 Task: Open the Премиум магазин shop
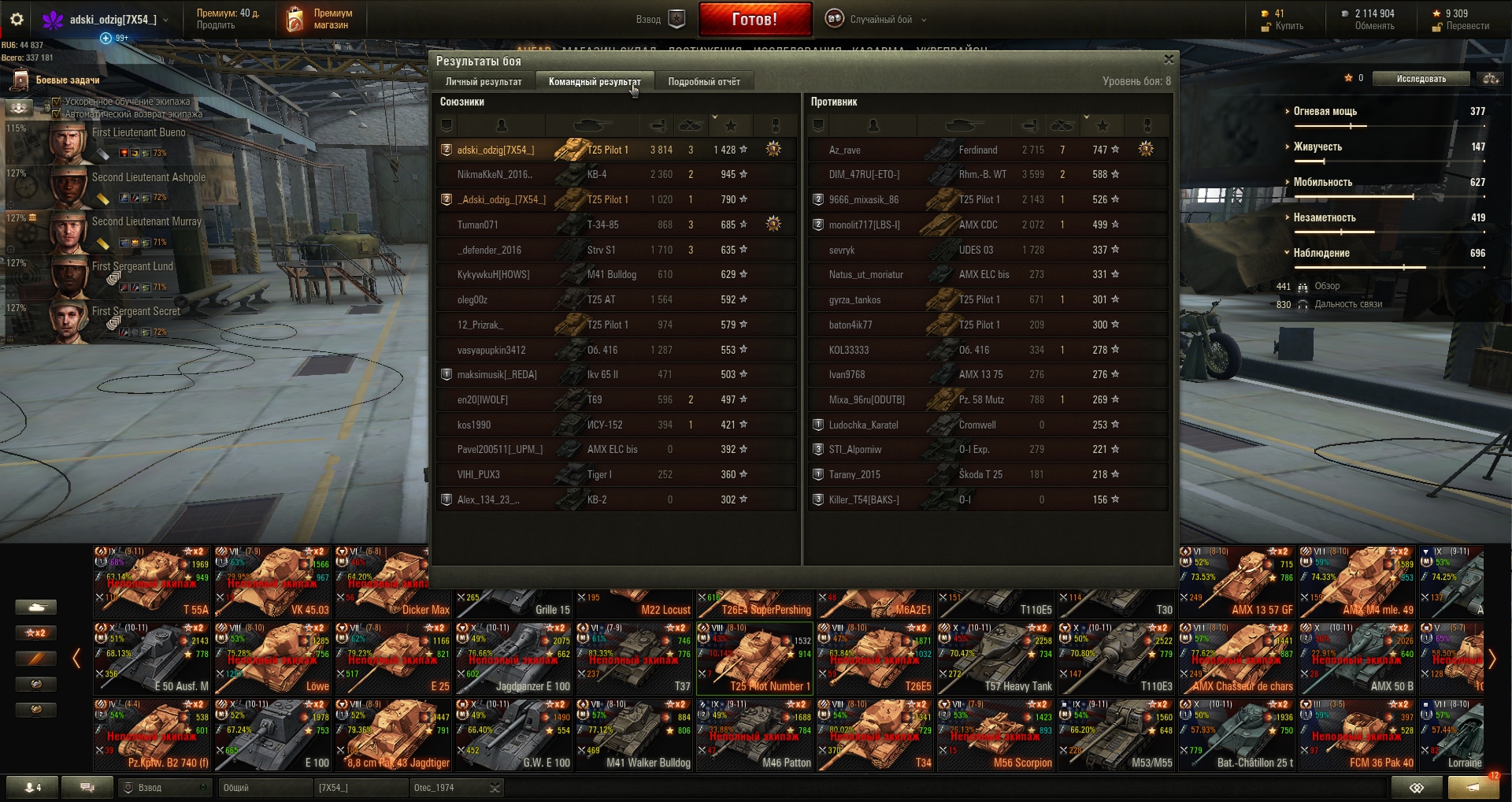(x=319, y=20)
